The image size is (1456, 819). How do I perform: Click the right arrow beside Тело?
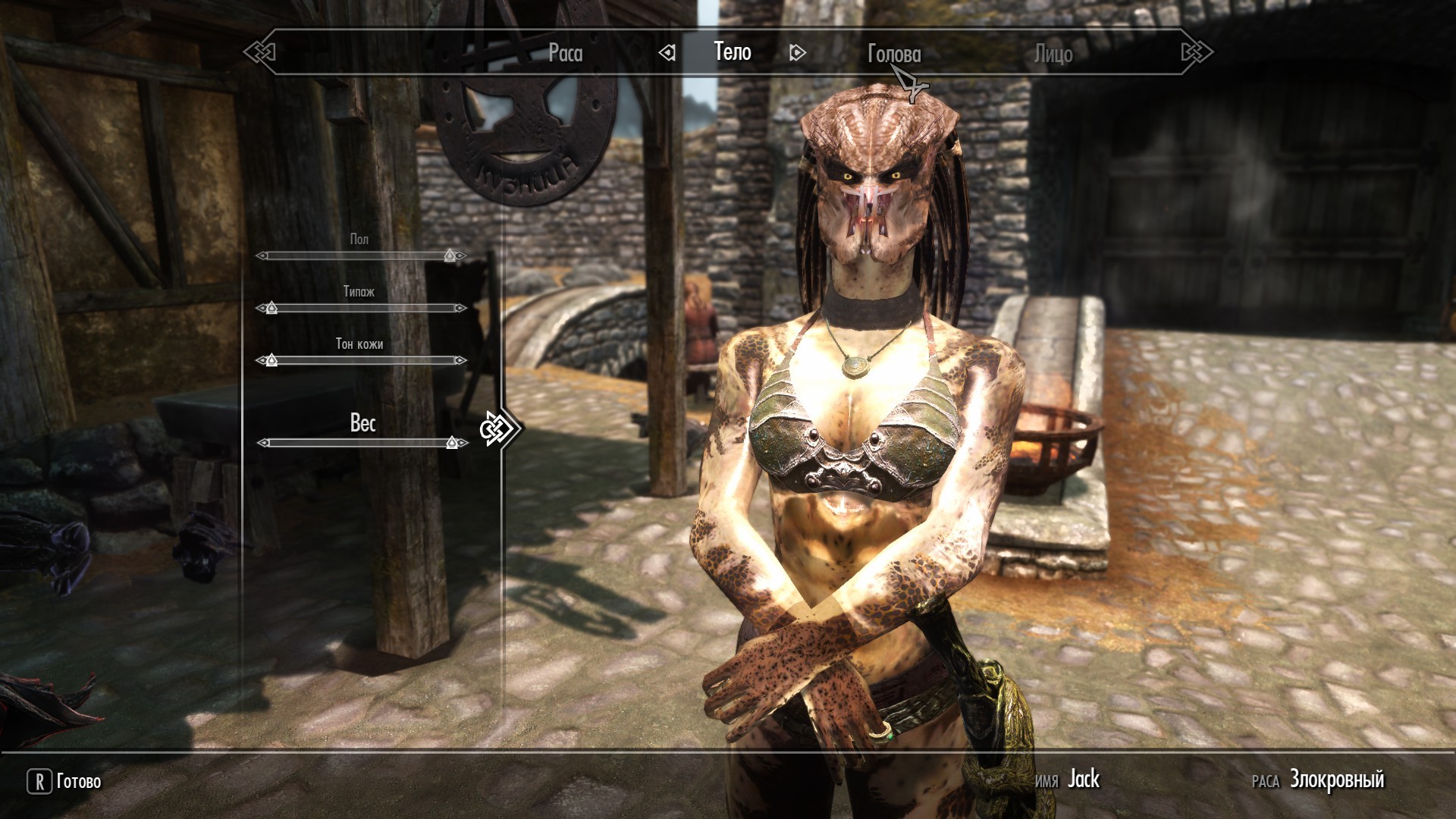pos(797,52)
